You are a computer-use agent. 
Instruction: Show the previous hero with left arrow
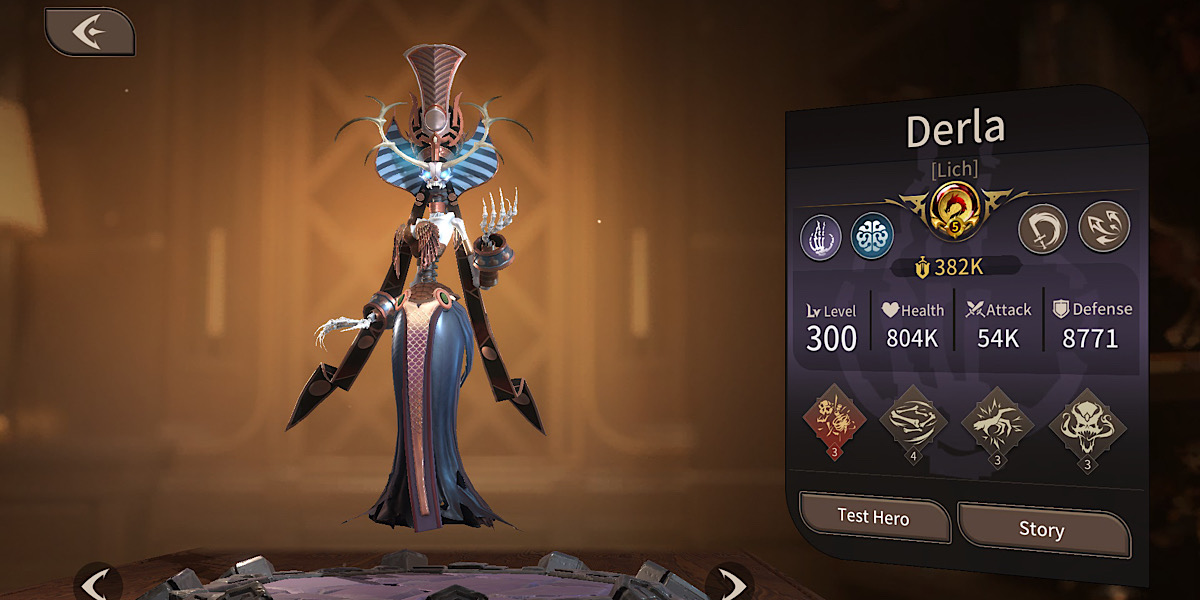(97, 583)
